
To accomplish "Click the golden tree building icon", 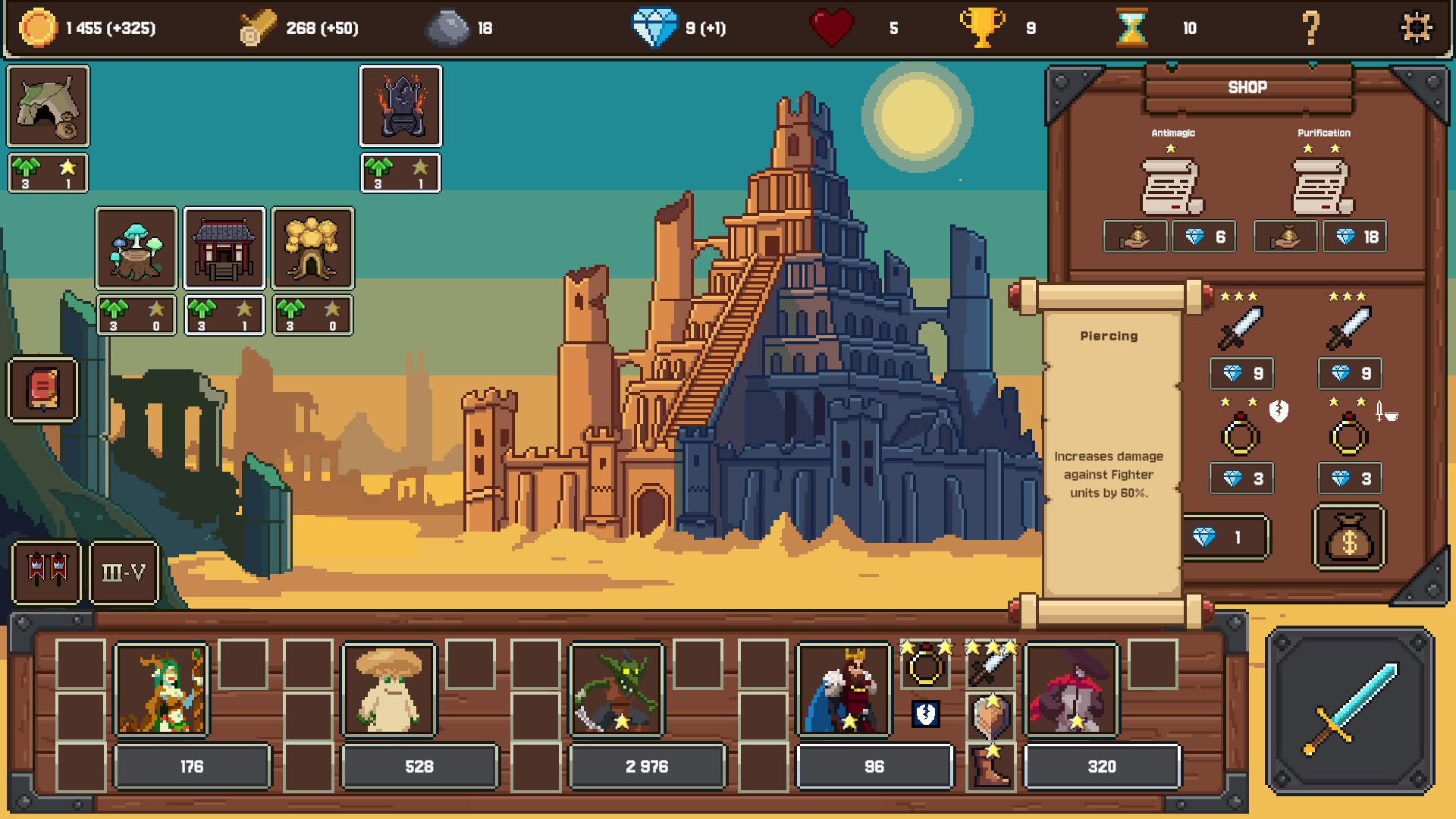I will click(x=312, y=248).
